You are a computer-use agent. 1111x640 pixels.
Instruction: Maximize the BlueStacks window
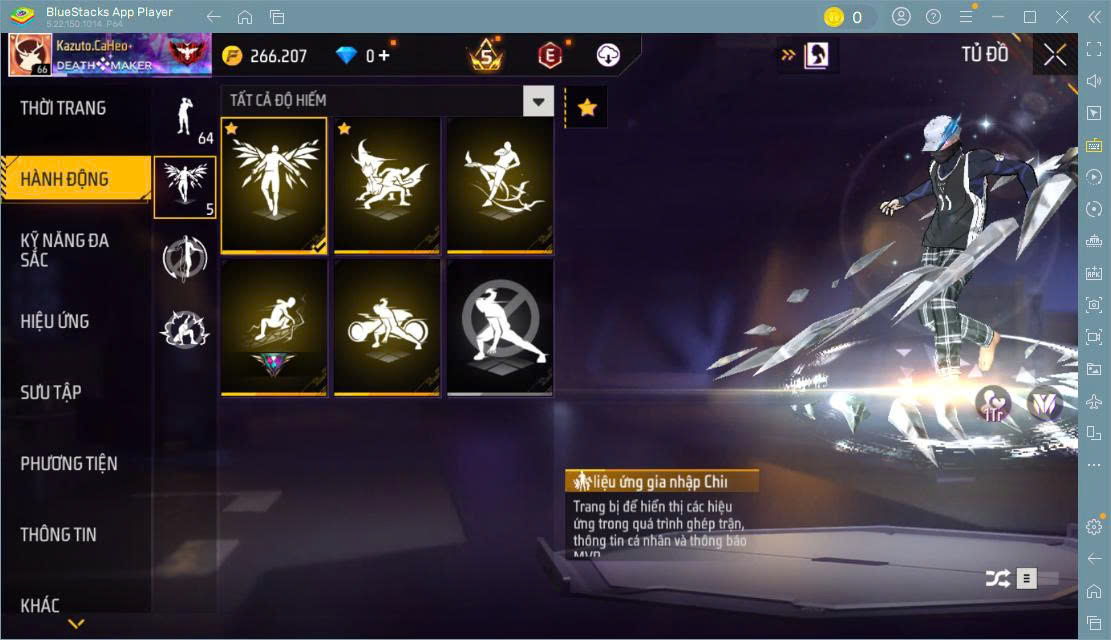(x=1029, y=17)
